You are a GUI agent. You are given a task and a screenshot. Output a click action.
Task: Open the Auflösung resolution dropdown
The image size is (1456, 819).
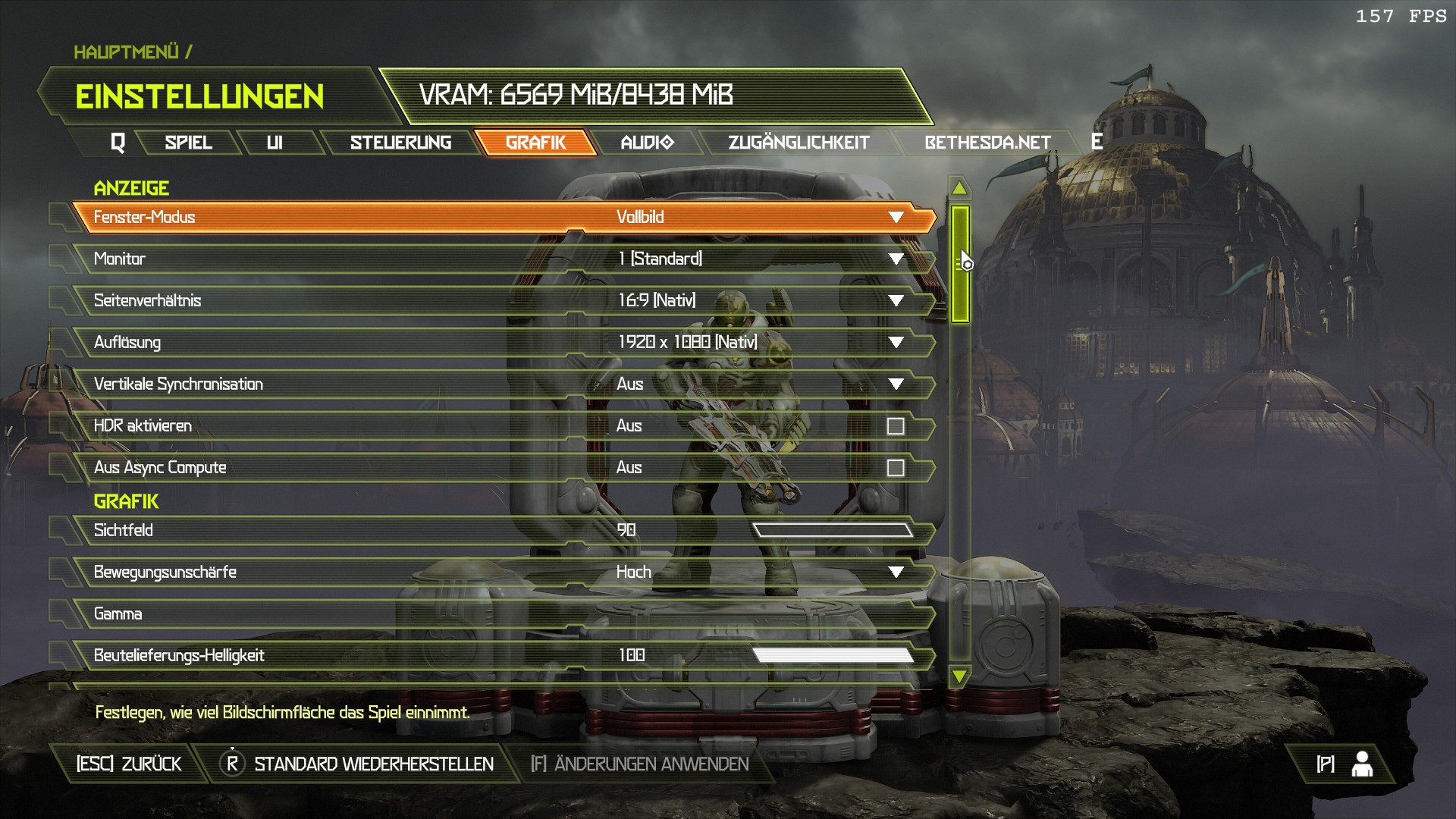pos(896,343)
